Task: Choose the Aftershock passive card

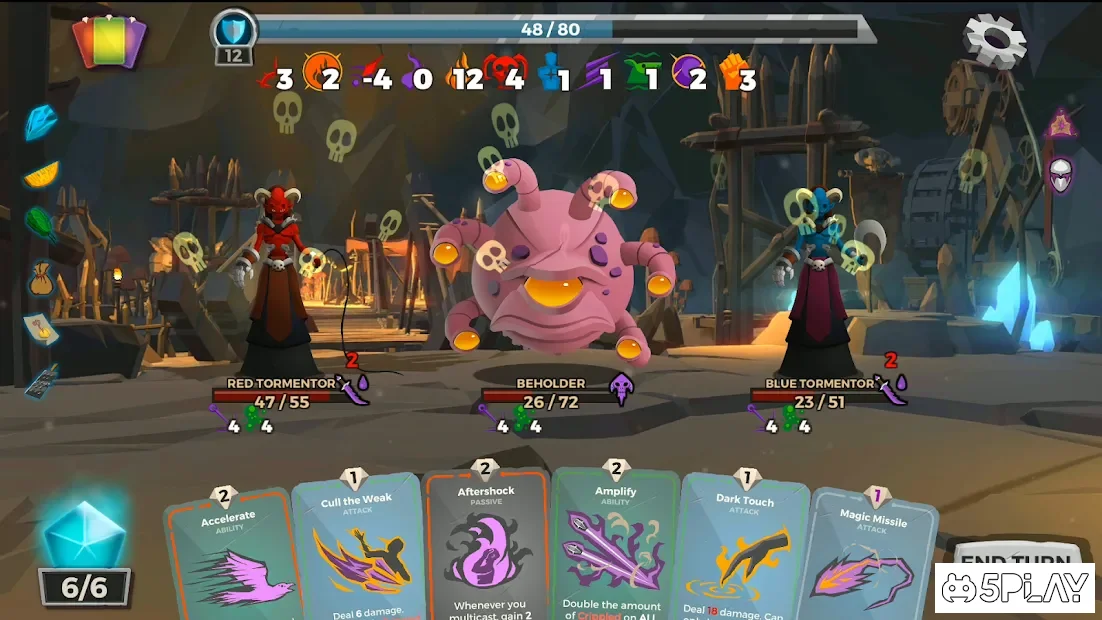Action: [486, 546]
